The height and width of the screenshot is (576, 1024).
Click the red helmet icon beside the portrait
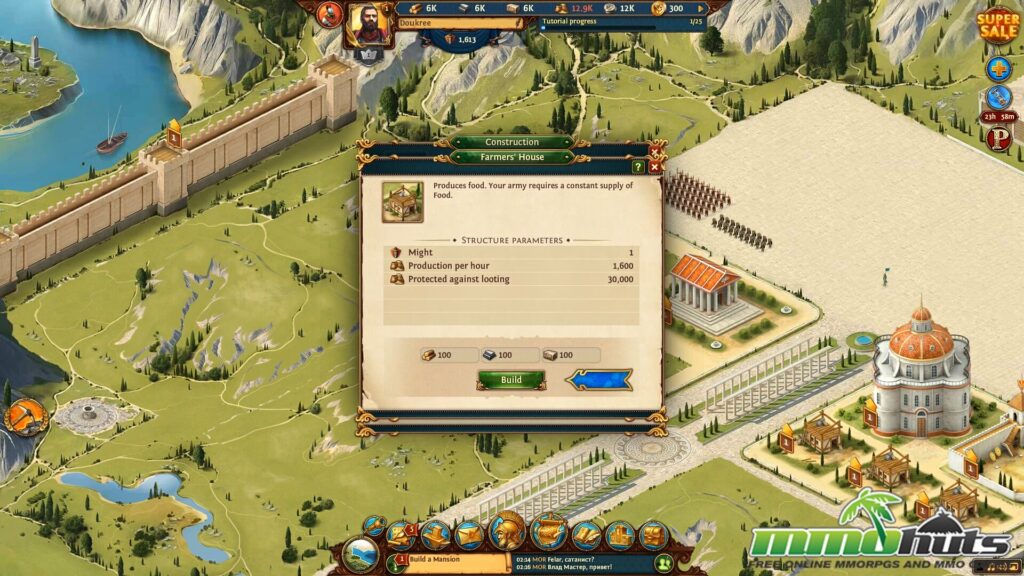pyautogui.click(x=329, y=14)
